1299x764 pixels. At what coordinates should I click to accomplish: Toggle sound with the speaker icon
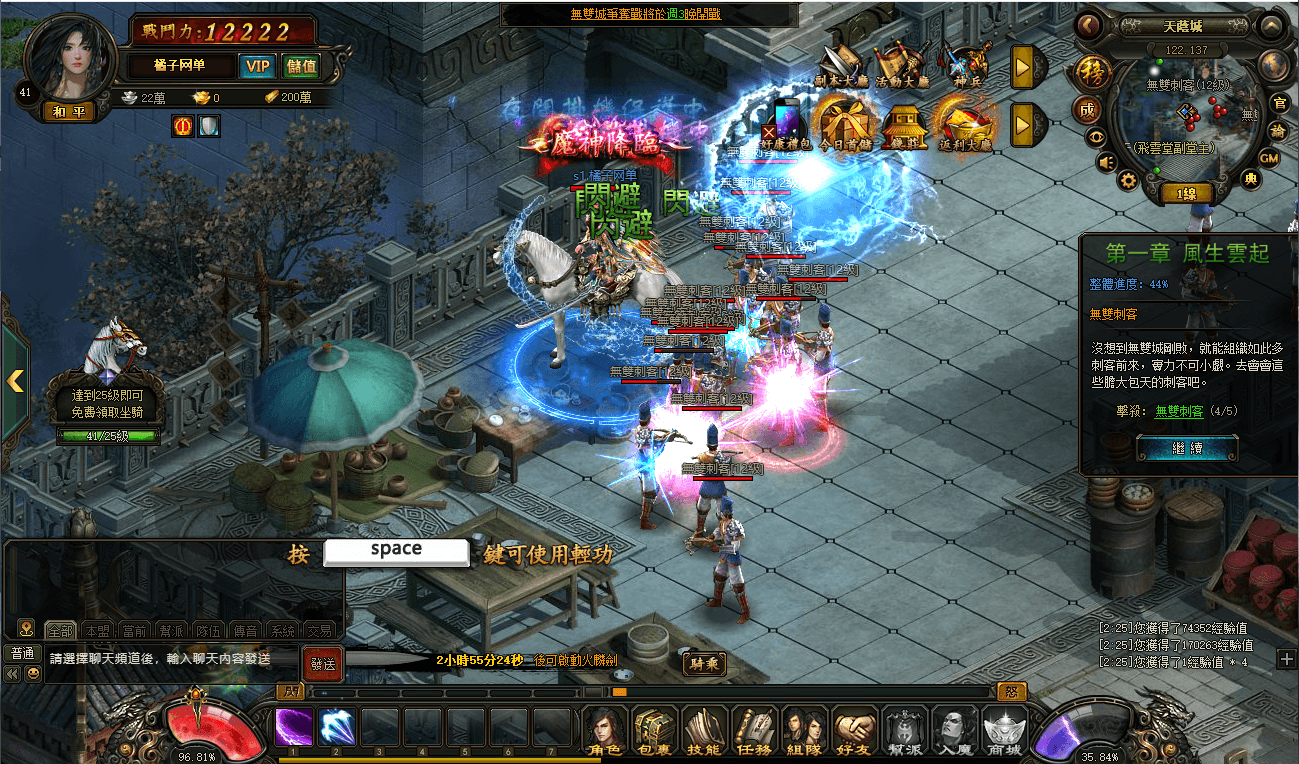(1106, 161)
